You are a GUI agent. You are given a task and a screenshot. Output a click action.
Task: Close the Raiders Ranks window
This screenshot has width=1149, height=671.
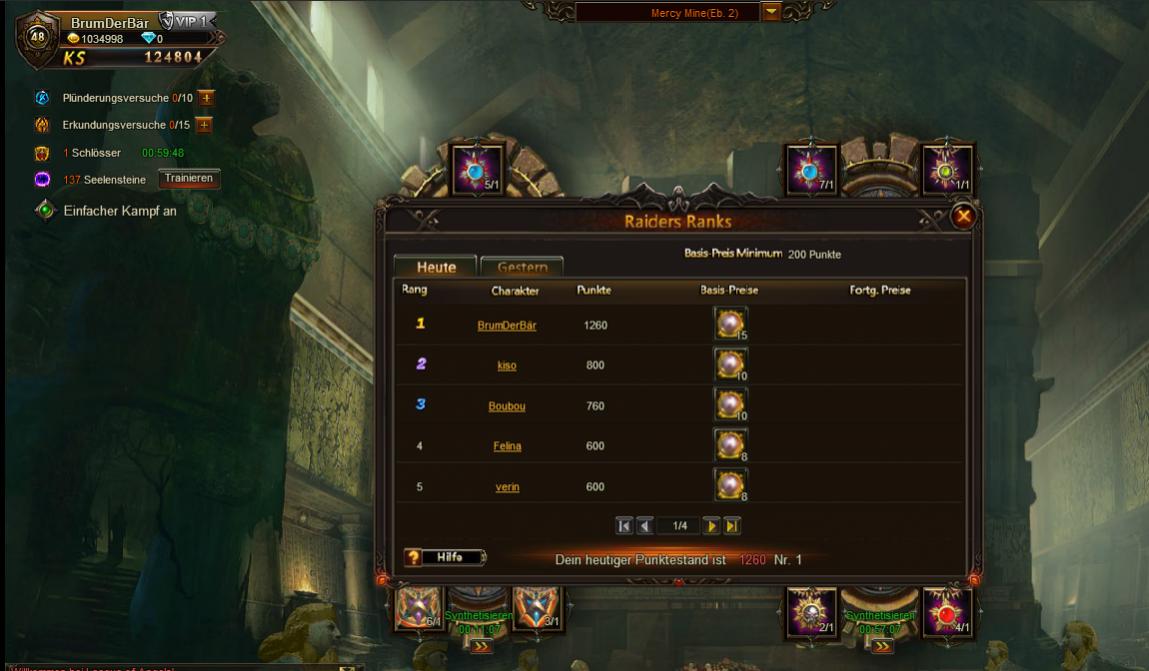pyautogui.click(x=963, y=216)
